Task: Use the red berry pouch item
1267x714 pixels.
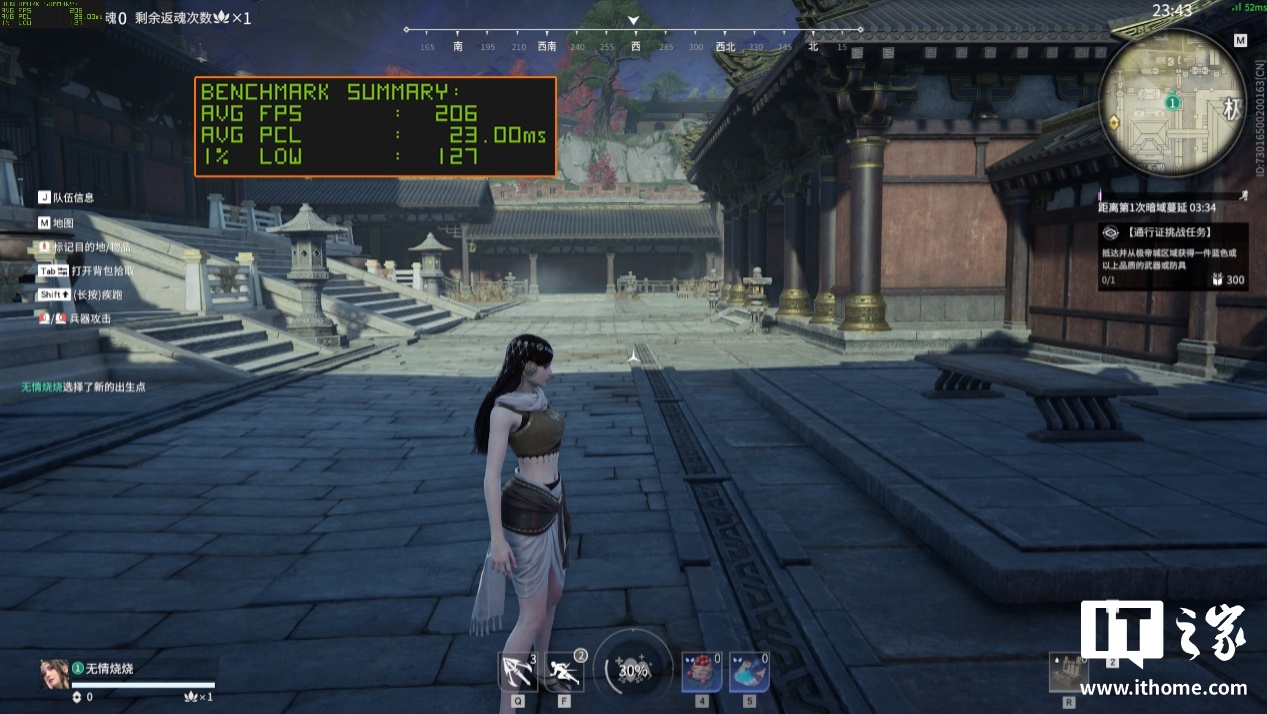Action: tap(701, 671)
